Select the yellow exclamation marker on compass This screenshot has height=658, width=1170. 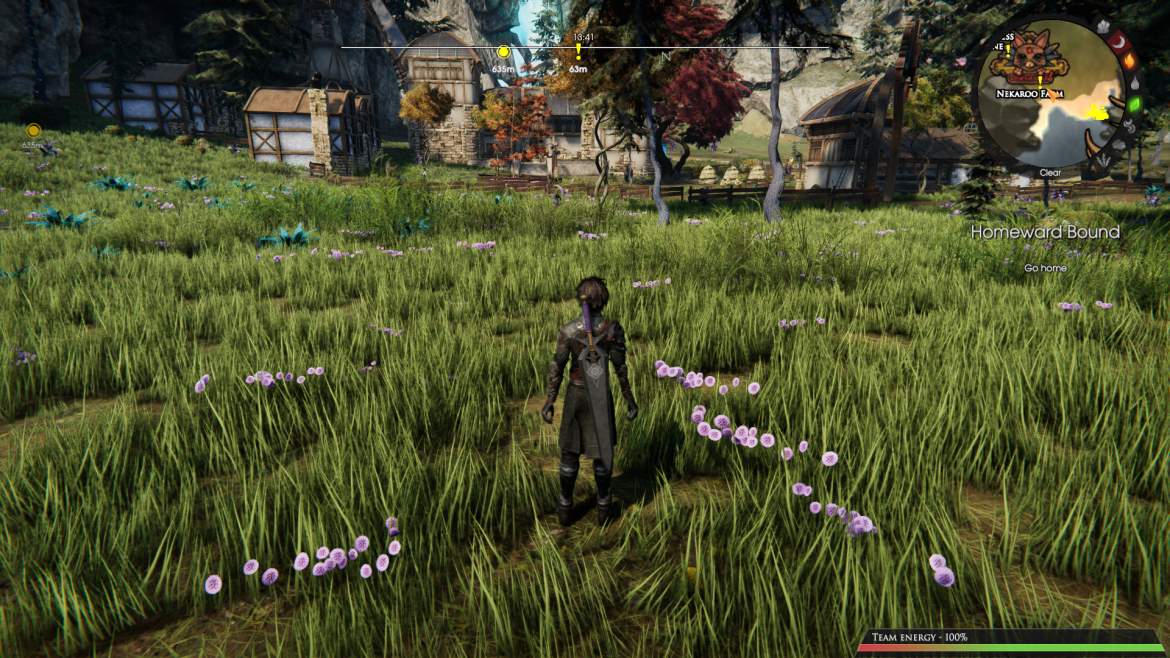coord(578,51)
